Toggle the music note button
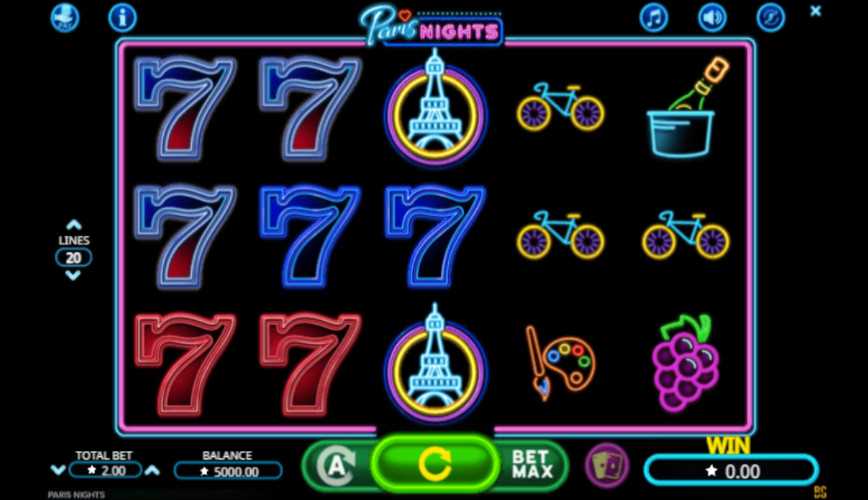Viewport: 868px width, 500px height. pyautogui.click(x=654, y=18)
